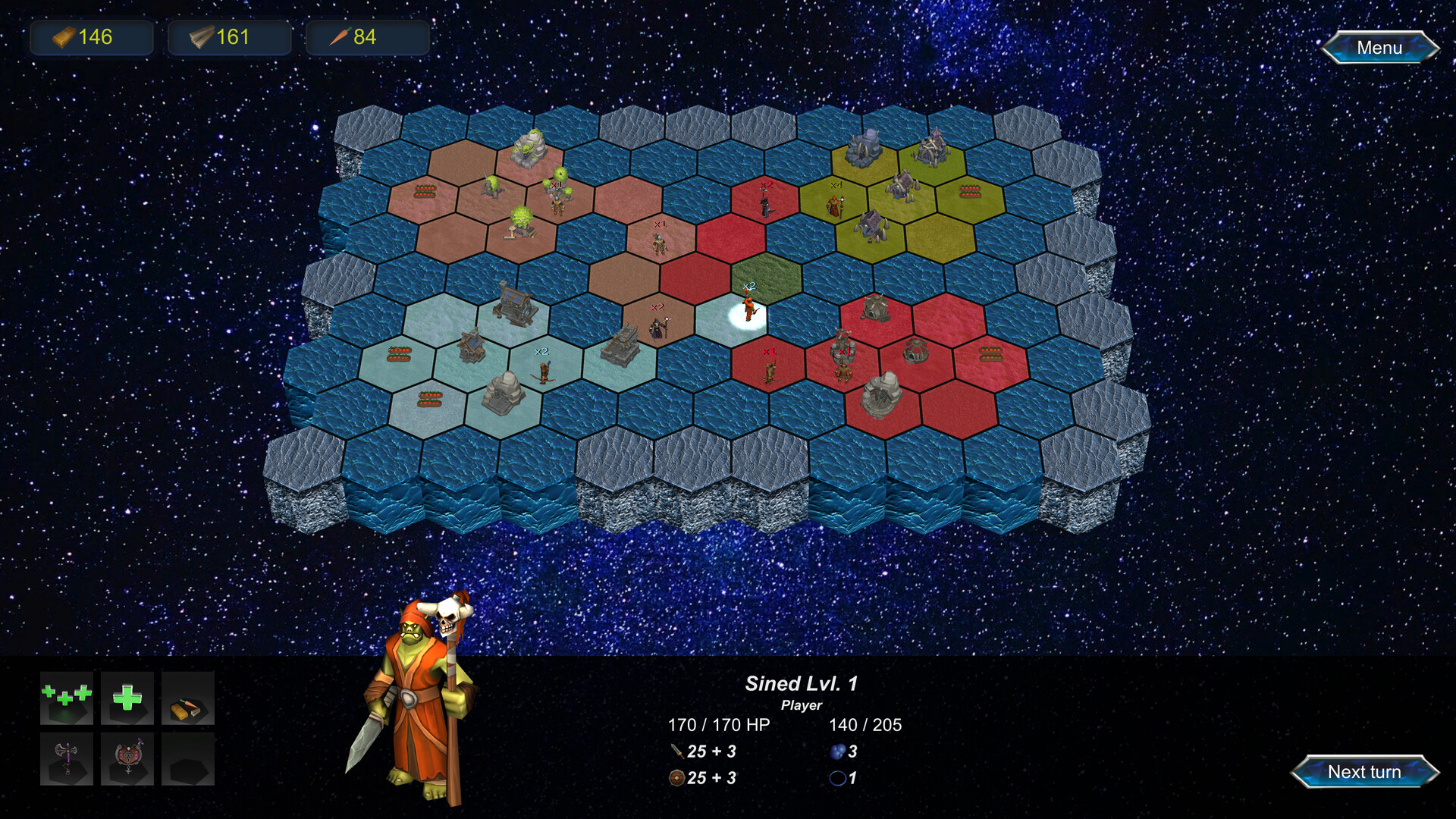Open the Menu
Image resolution: width=1456 pixels, height=819 pixels.
1379,48
